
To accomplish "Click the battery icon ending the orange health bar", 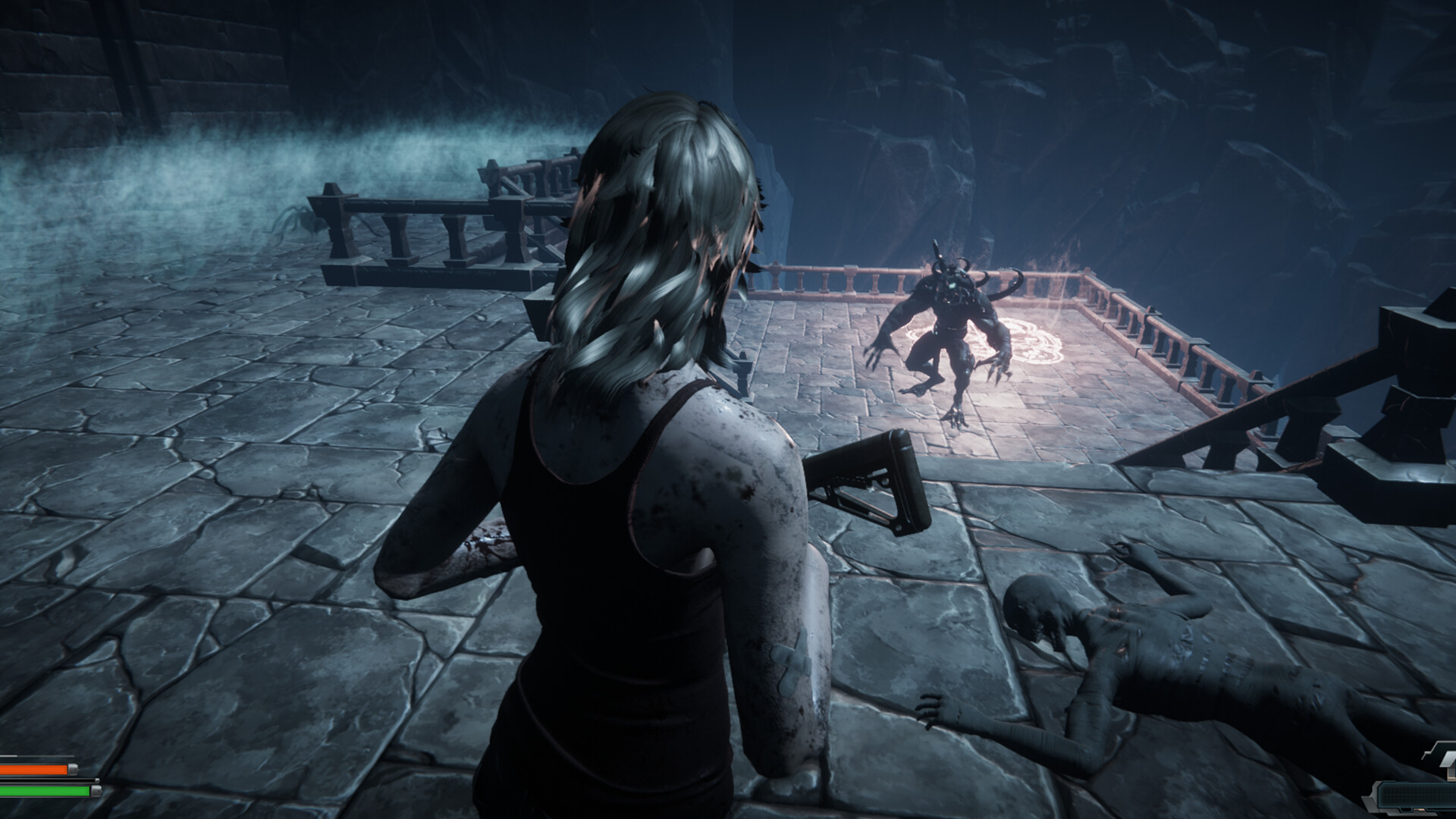I will pyautogui.click(x=73, y=770).
